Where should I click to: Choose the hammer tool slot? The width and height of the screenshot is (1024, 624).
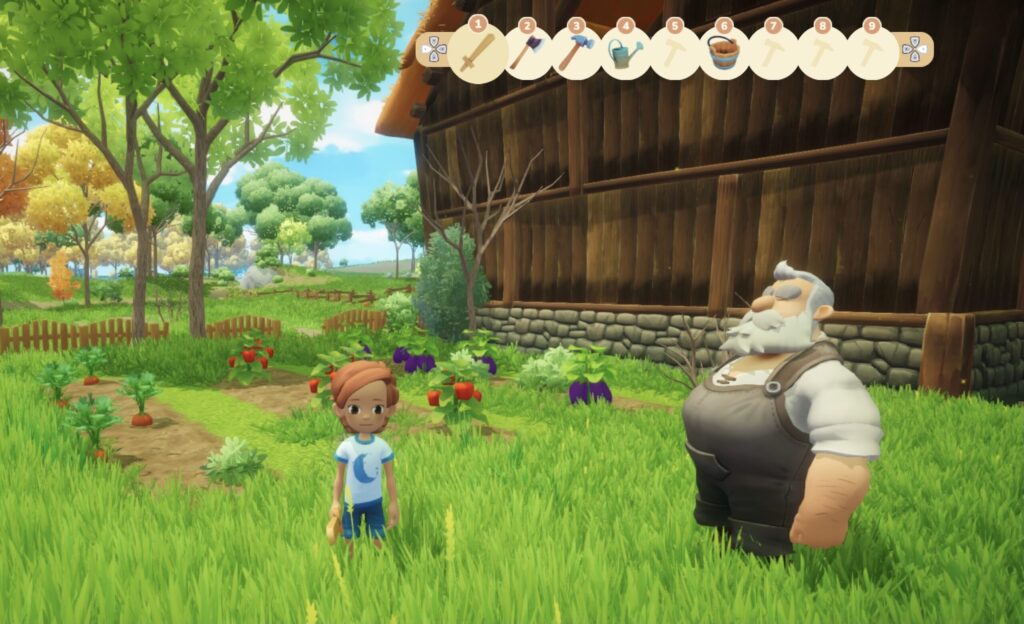(x=575, y=52)
